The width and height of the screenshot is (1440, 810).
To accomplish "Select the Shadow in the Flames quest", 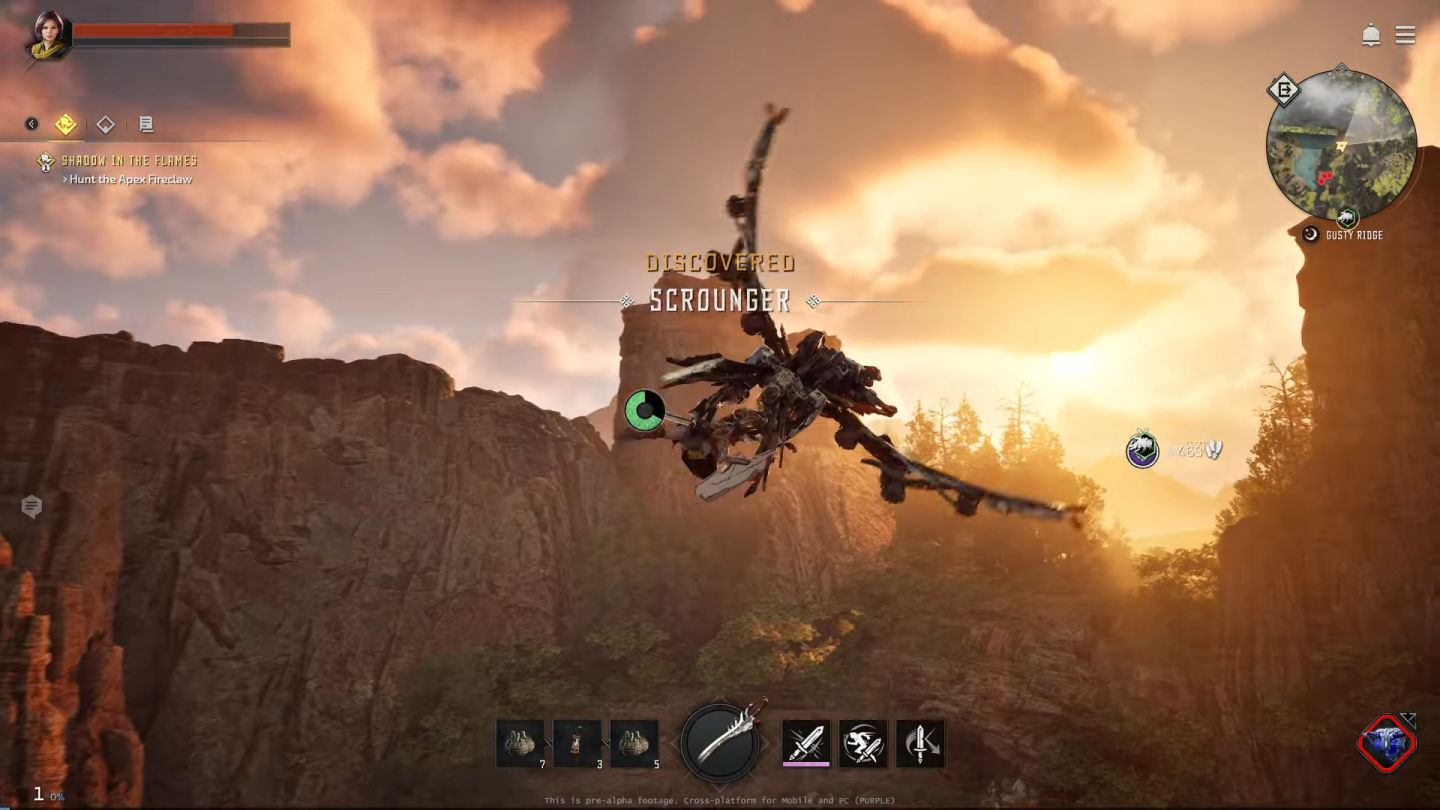I will tap(129, 160).
